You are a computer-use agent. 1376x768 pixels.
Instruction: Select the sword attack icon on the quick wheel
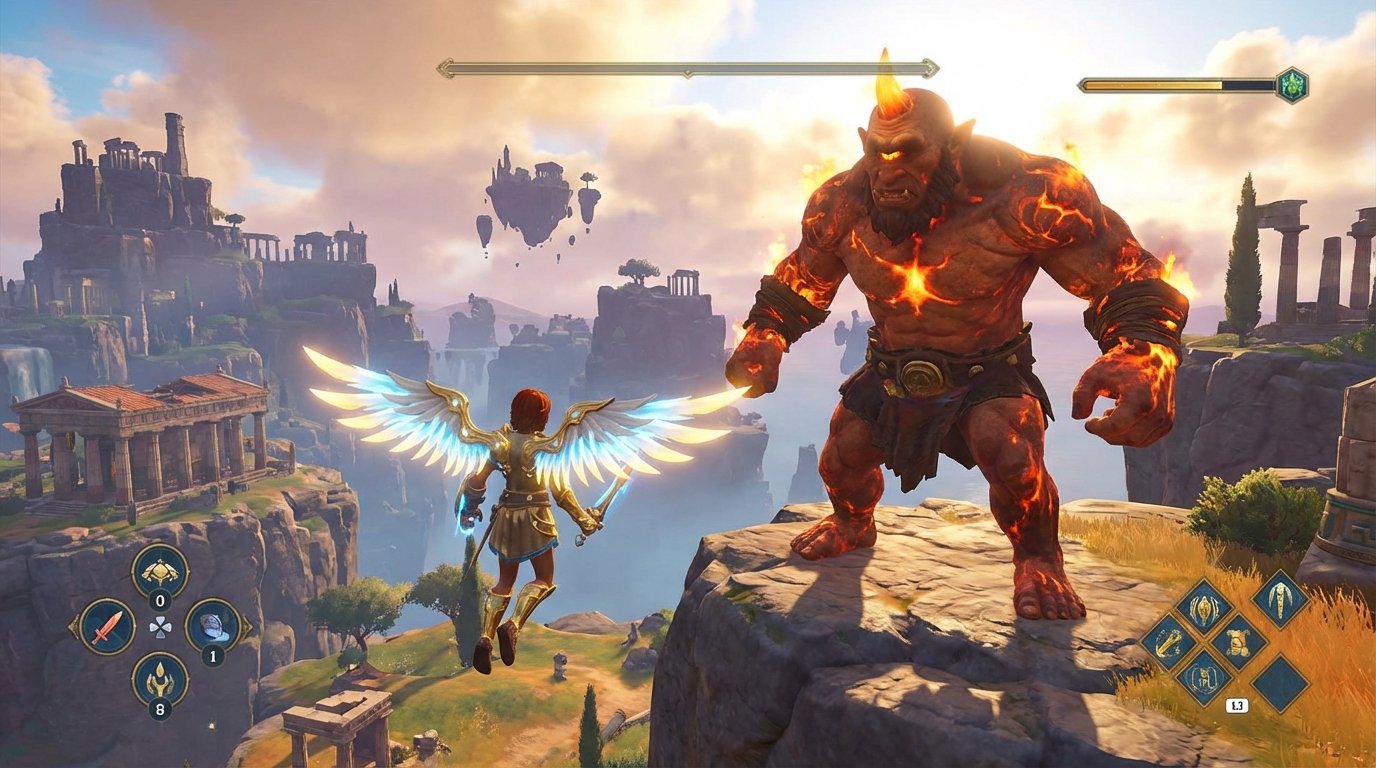(x=108, y=627)
